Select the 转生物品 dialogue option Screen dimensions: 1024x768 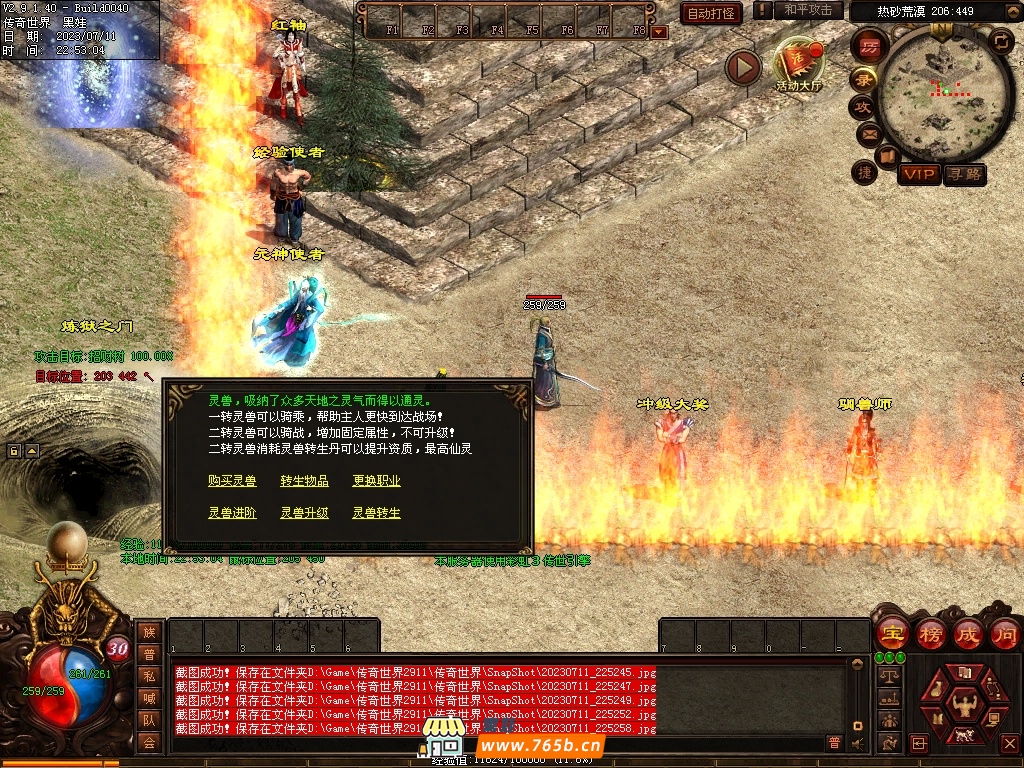pyautogui.click(x=304, y=481)
